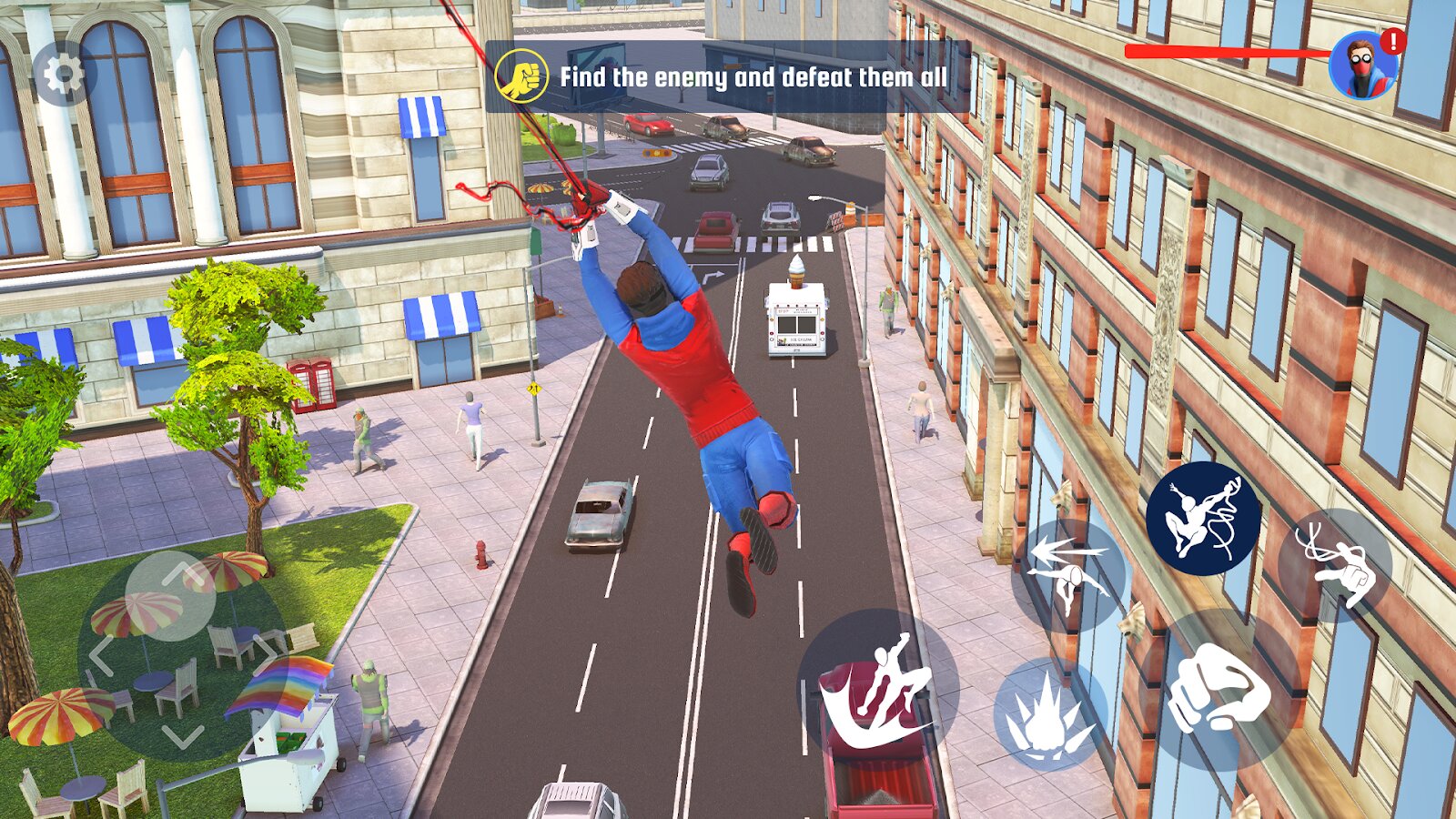The image size is (1456, 819).
Task: Move backward with the down arrow
Action: [183, 735]
